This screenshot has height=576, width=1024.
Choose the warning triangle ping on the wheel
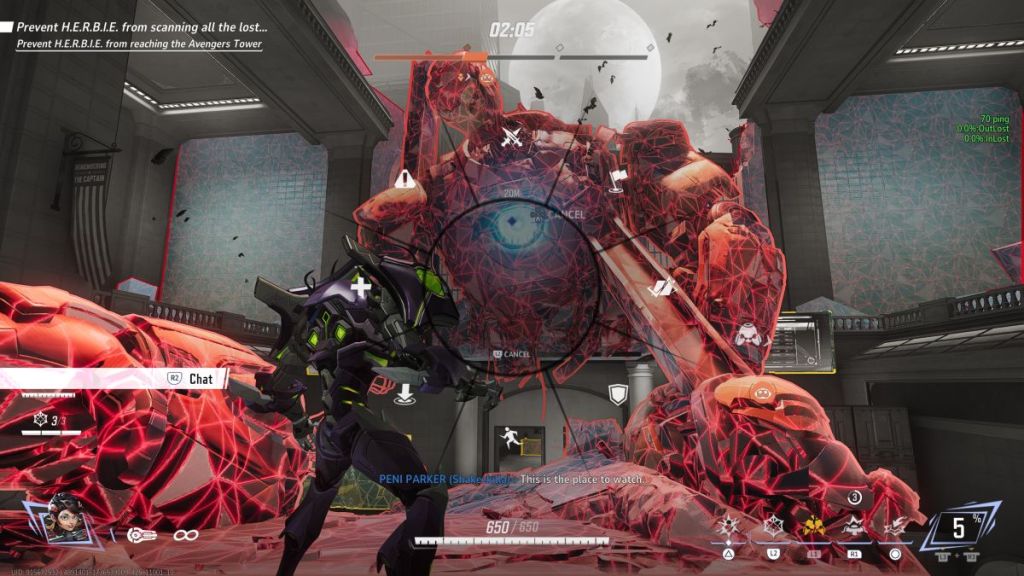404,180
